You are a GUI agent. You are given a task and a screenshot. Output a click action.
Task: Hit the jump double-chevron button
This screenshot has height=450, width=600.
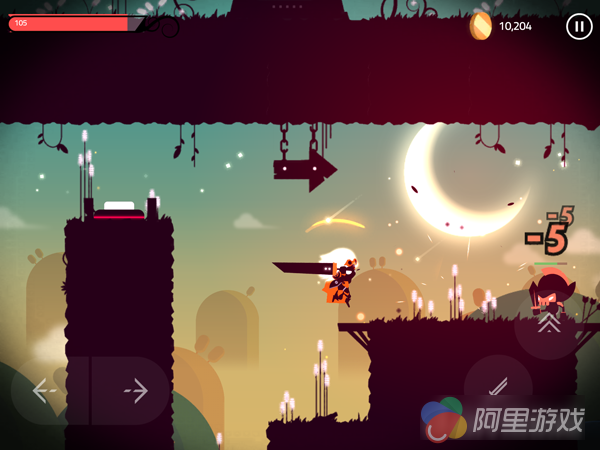click(548, 323)
